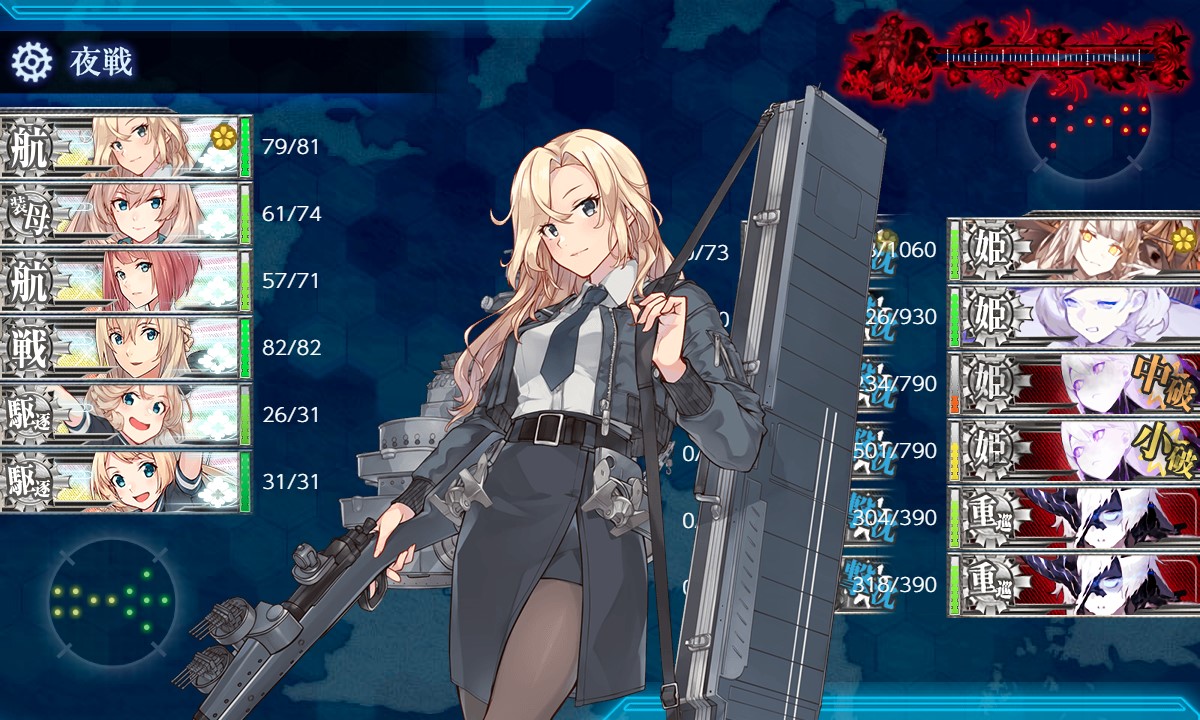Click the red enemy formation radar
Viewport: 1200px width, 720px height.
click(1088, 120)
